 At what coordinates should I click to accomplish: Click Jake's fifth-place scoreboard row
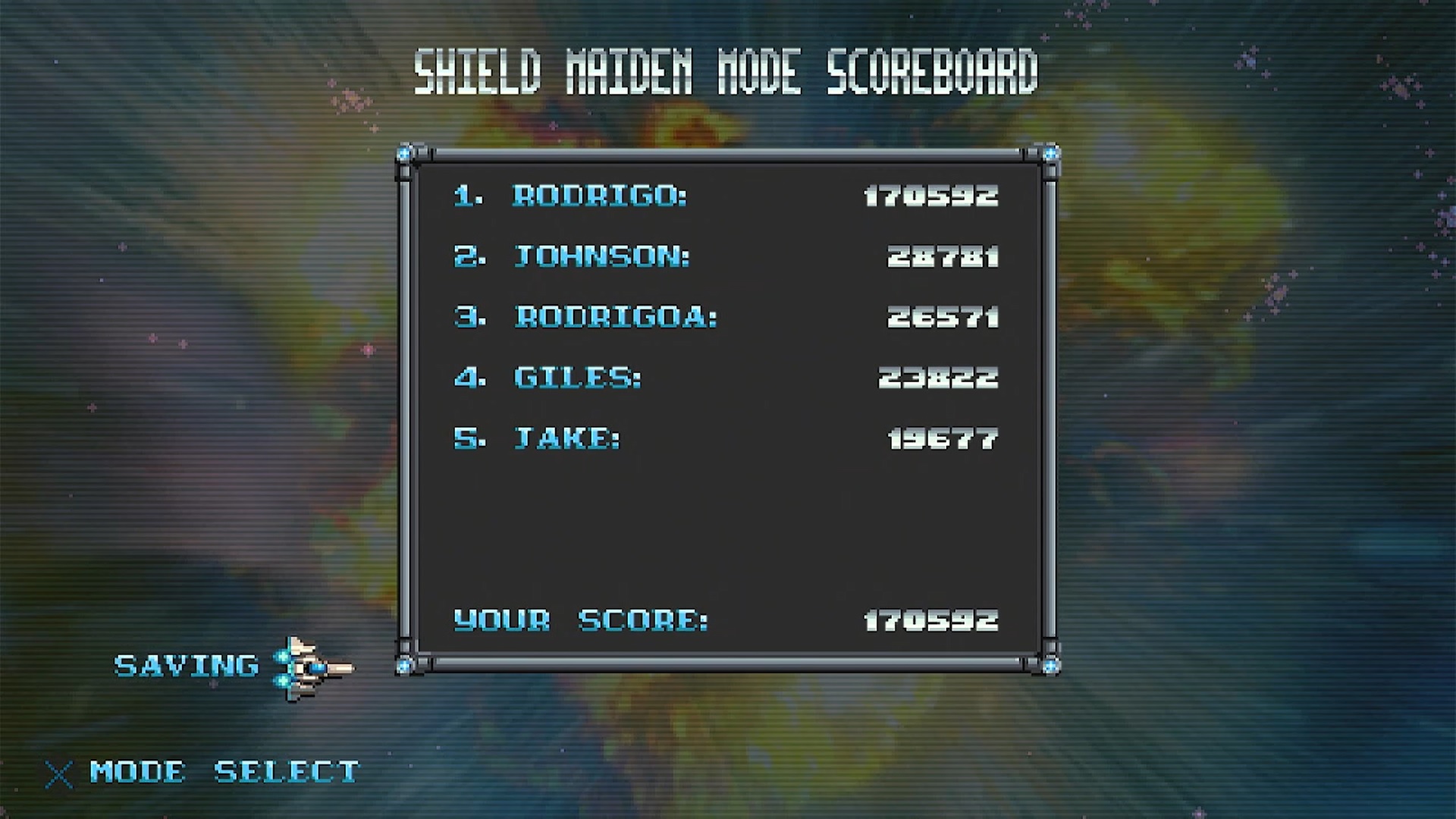[x=725, y=438]
